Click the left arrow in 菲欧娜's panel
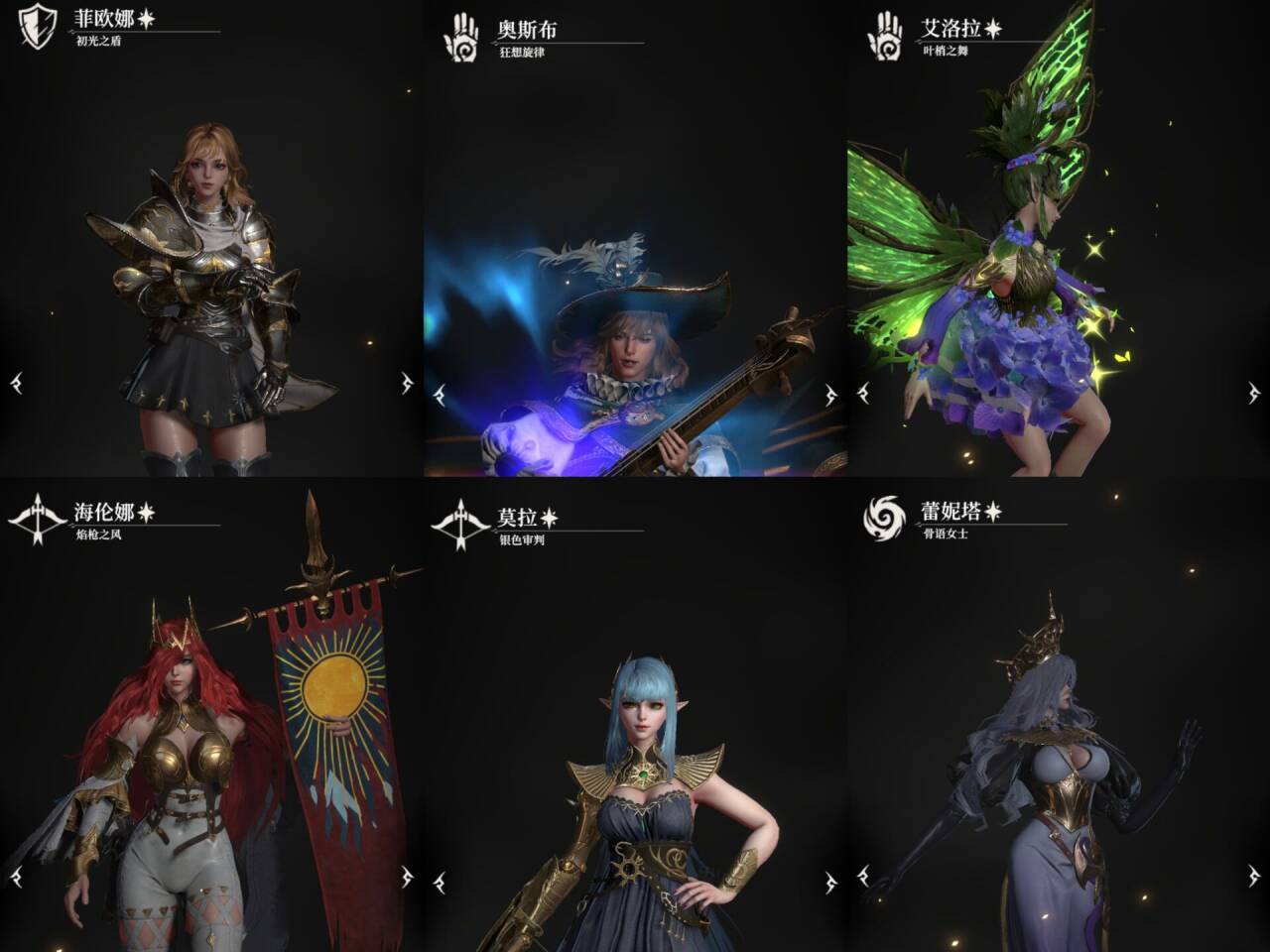 (16, 383)
